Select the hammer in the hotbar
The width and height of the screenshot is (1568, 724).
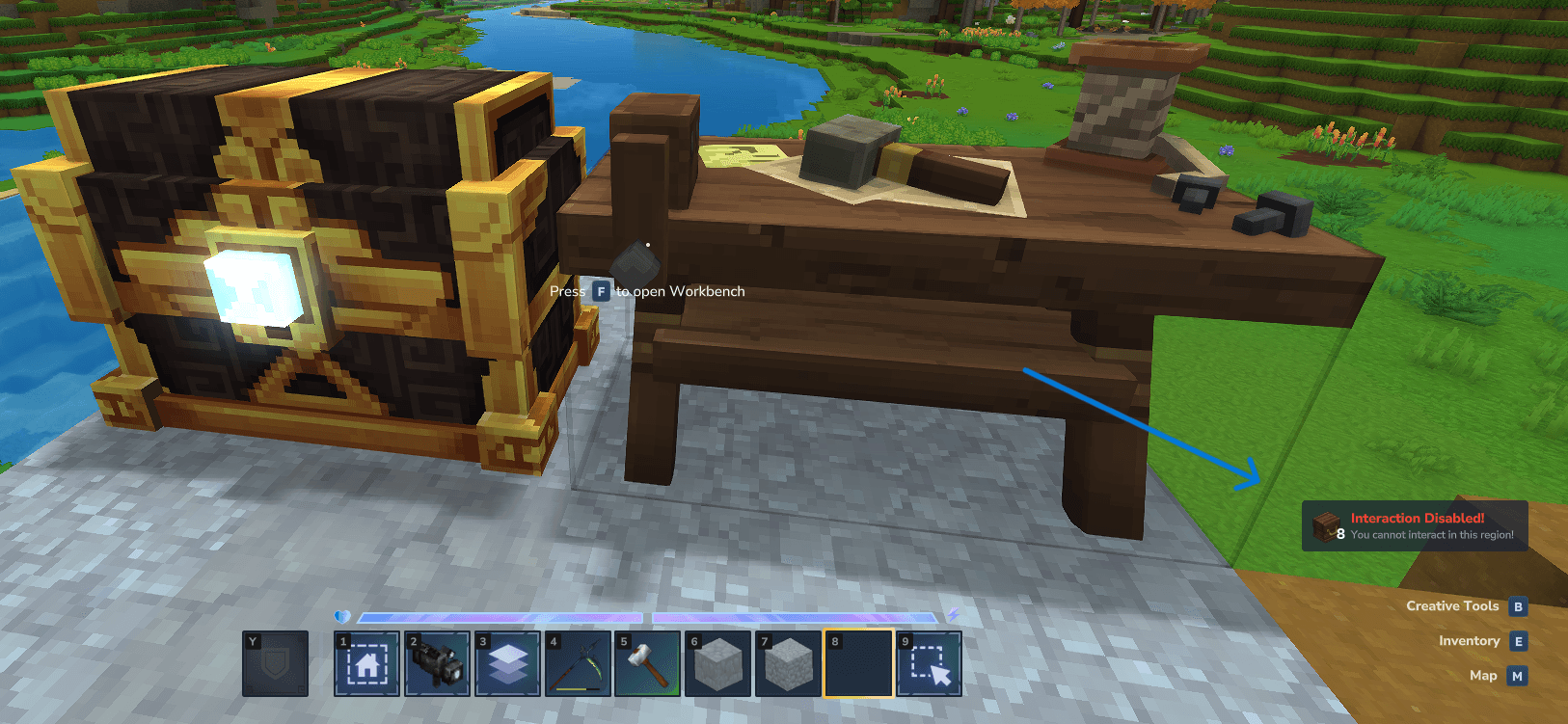pyautogui.click(x=648, y=663)
